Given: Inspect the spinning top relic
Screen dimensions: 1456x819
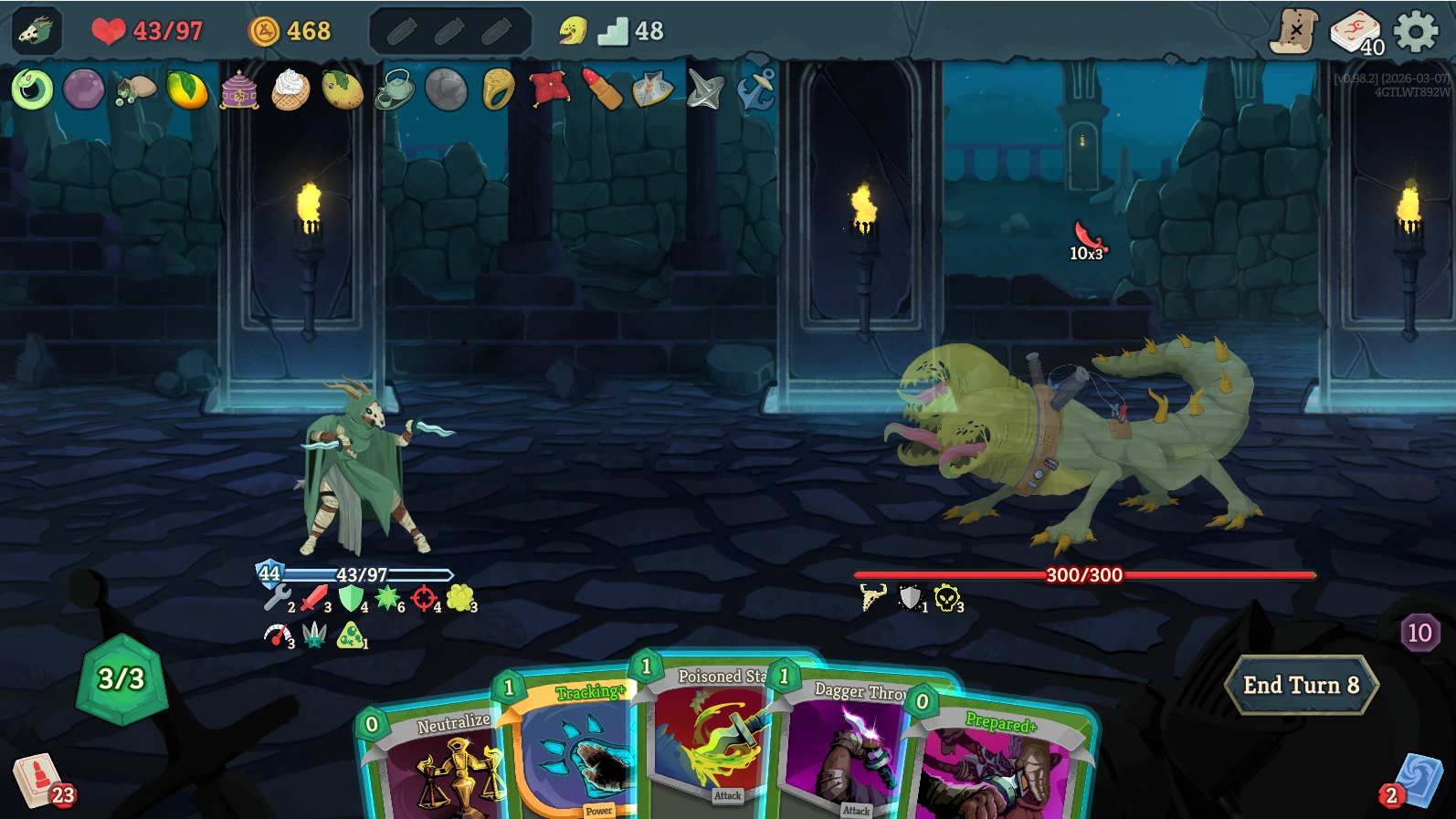Looking at the screenshot, I should point(705,89).
